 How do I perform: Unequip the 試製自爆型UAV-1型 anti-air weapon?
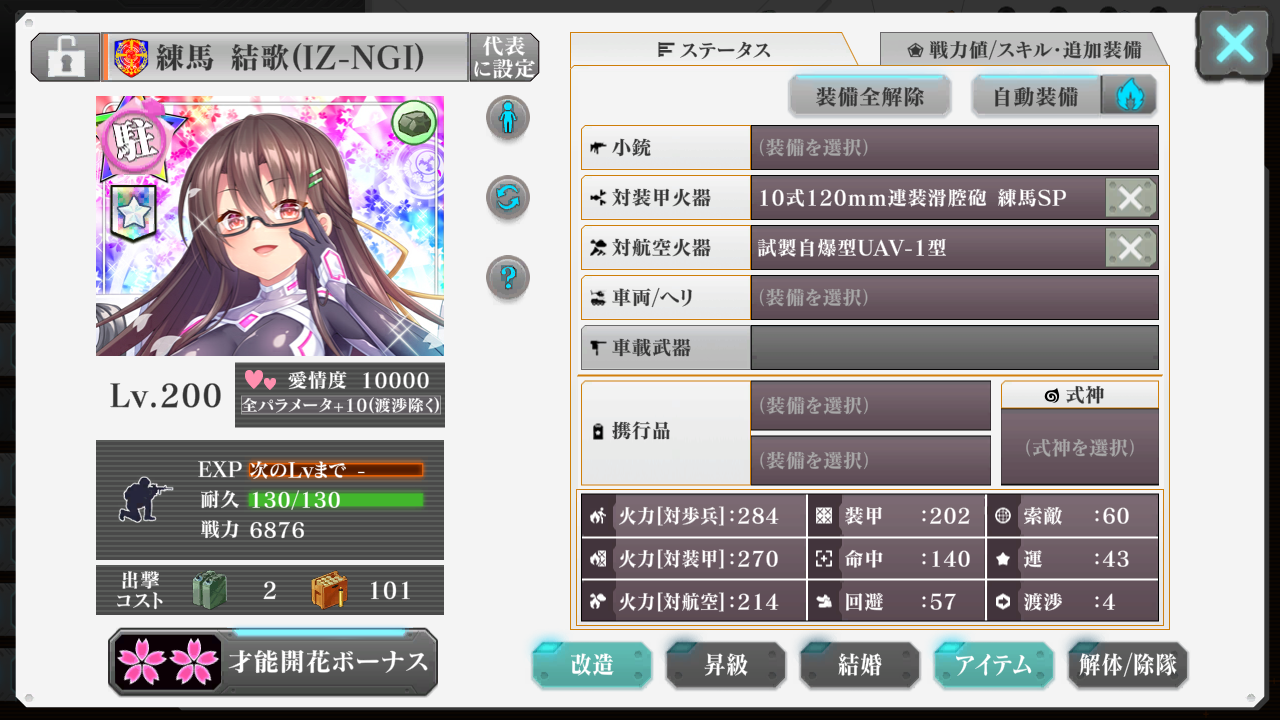coord(1131,248)
